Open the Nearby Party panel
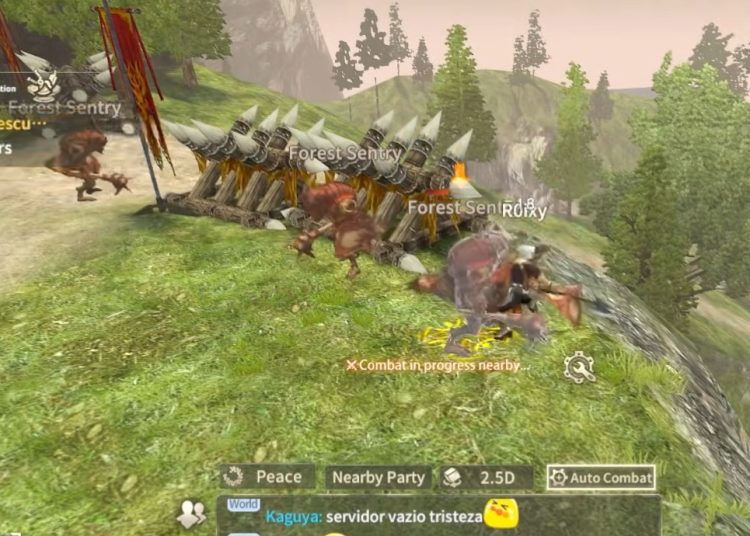Screen dimensions: 750x536 [x=378, y=478]
